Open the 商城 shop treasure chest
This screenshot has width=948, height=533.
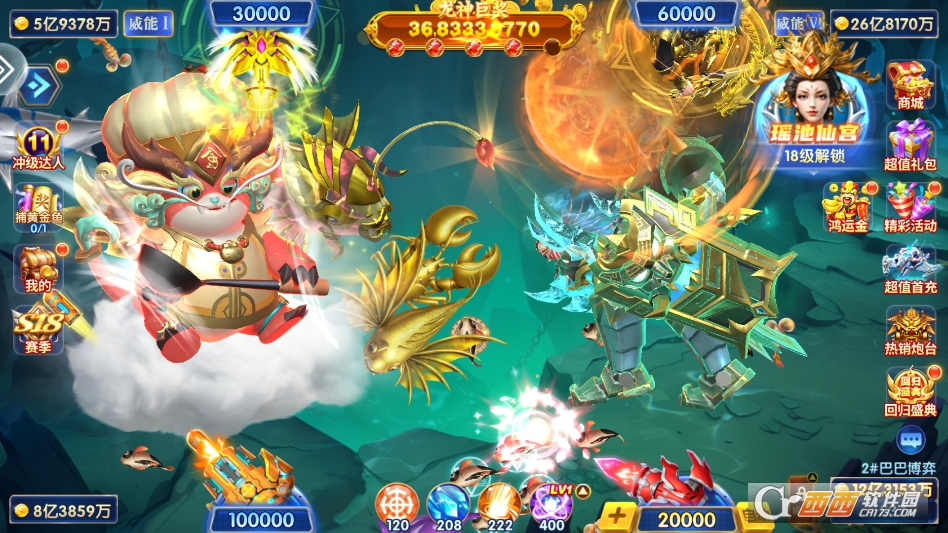point(911,85)
